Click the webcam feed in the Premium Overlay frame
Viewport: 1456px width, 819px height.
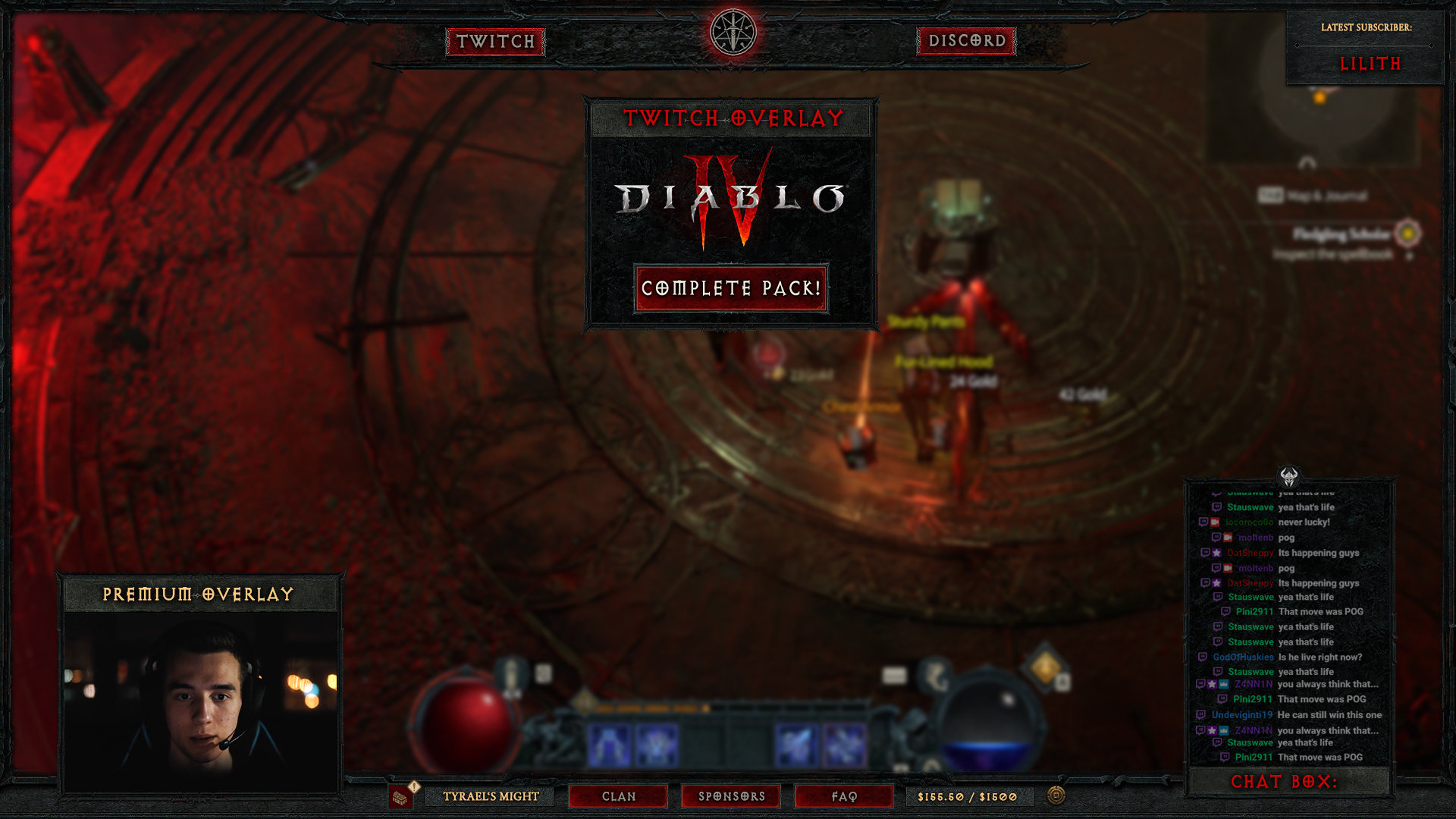tap(201, 694)
